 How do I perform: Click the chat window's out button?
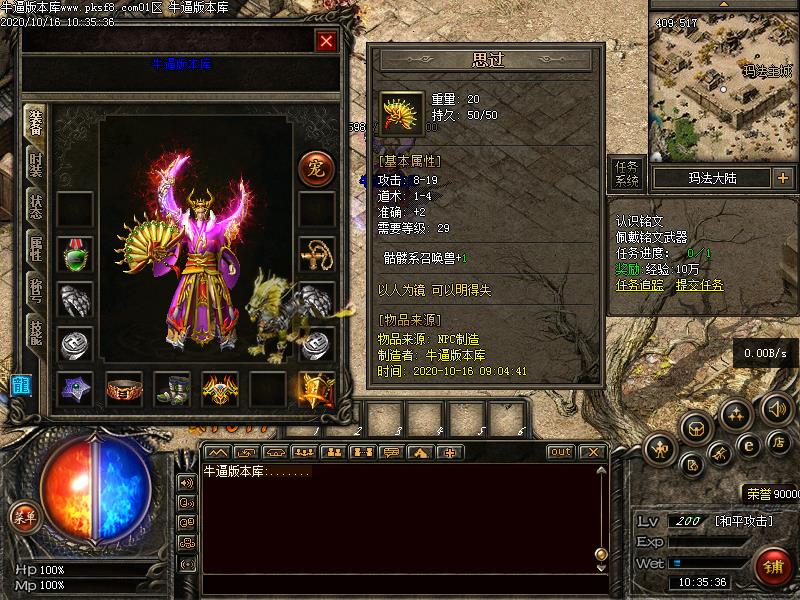click(x=561, y=452)
